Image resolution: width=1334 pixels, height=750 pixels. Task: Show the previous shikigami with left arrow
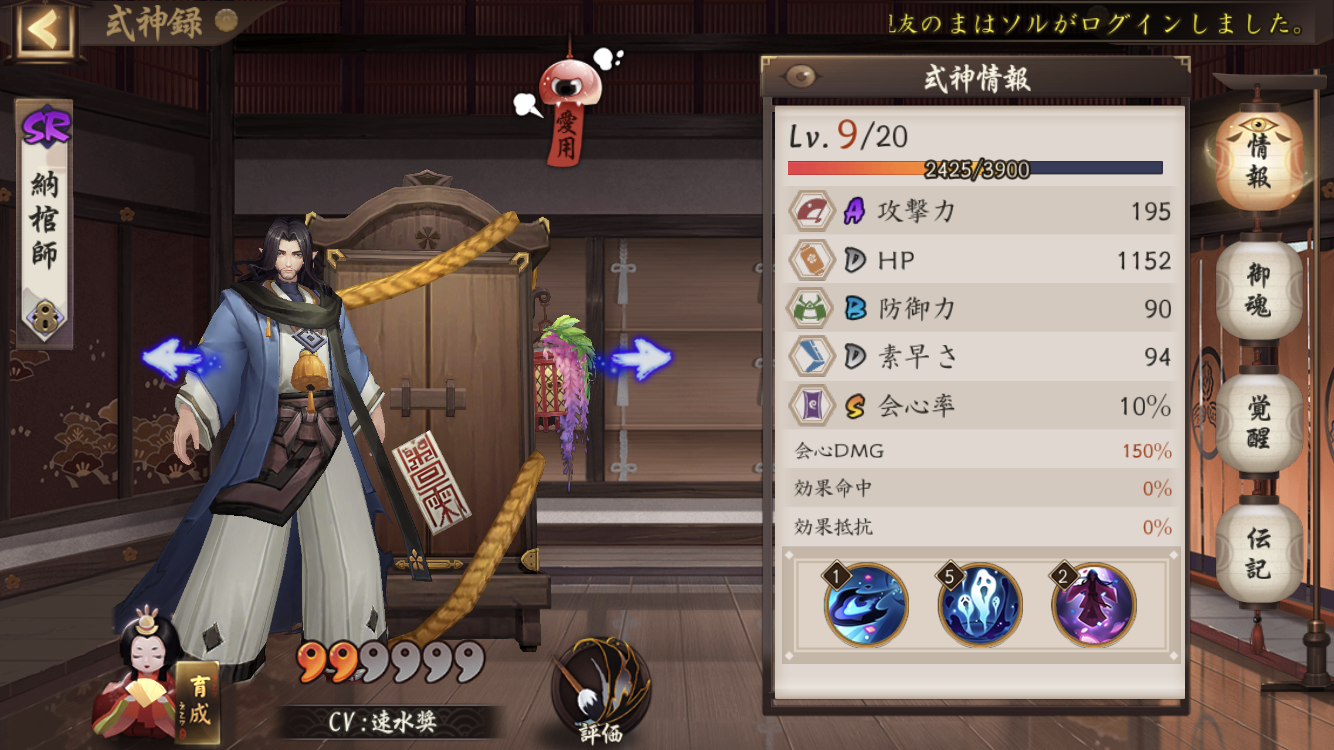click(x=171, y=358)
